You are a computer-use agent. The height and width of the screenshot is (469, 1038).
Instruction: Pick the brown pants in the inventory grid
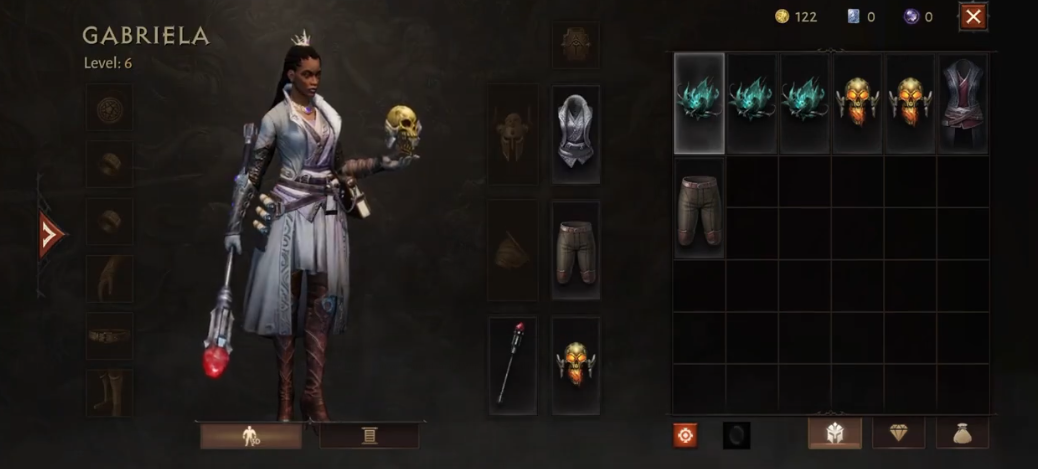click(699, 207)
